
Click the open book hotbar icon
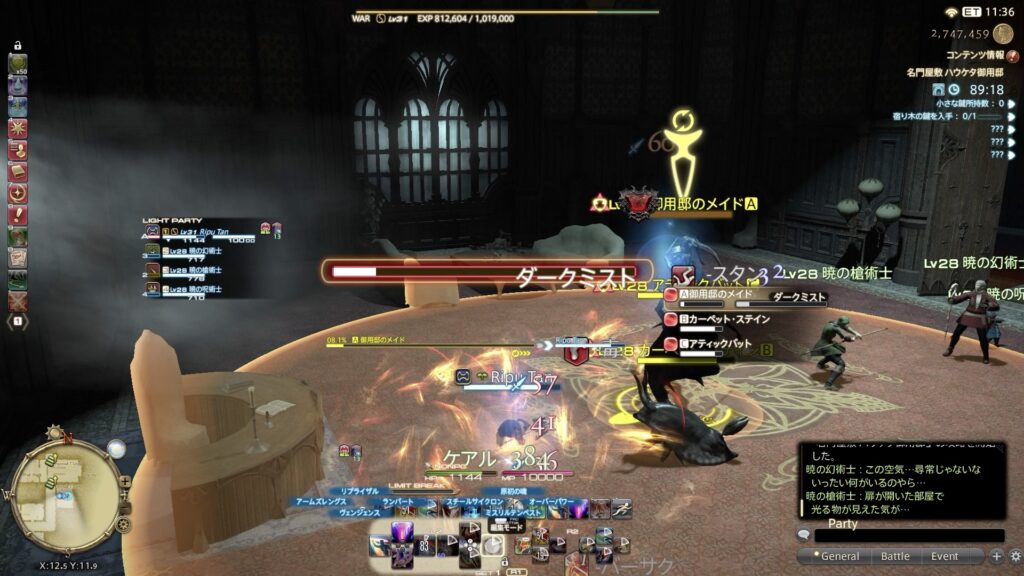[18, 172]
